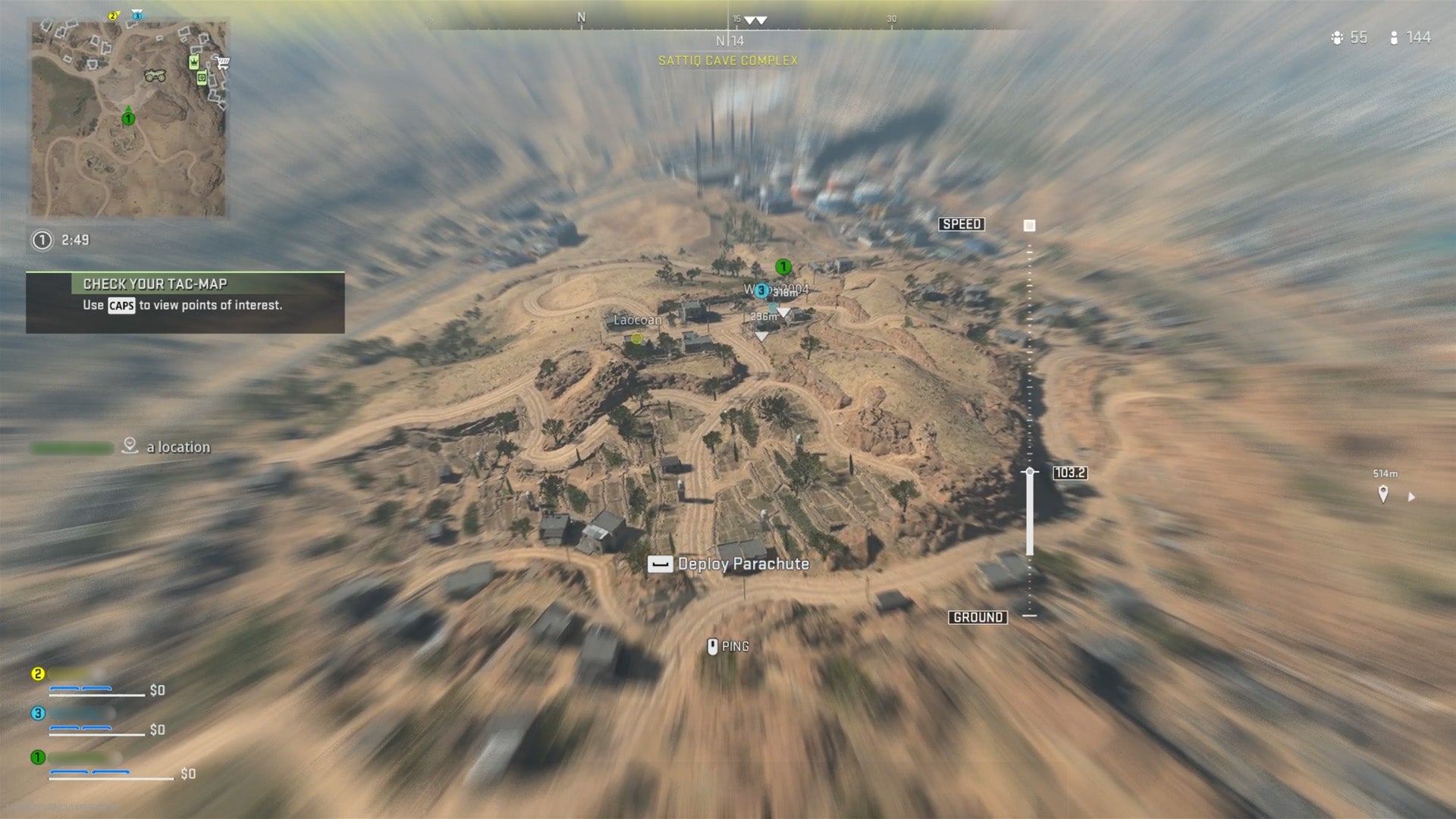Click the ATV vehicle icon on the minimap

(x=157, y=77)
